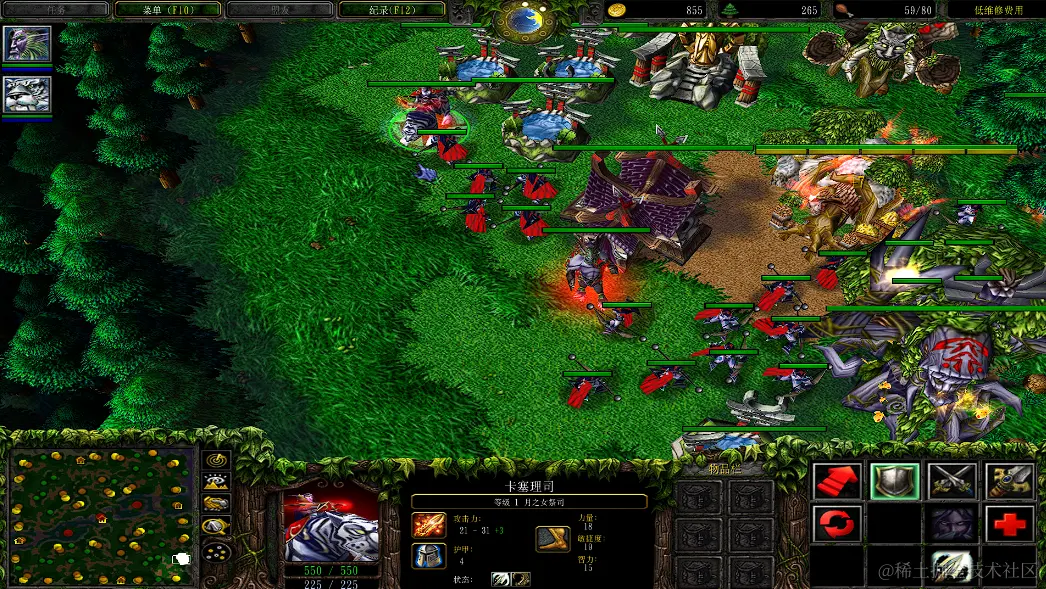Activate the Searing Arrows ability icon
Image resolution: width=1046 pixels, height=589 pixels.
[952, 566]
